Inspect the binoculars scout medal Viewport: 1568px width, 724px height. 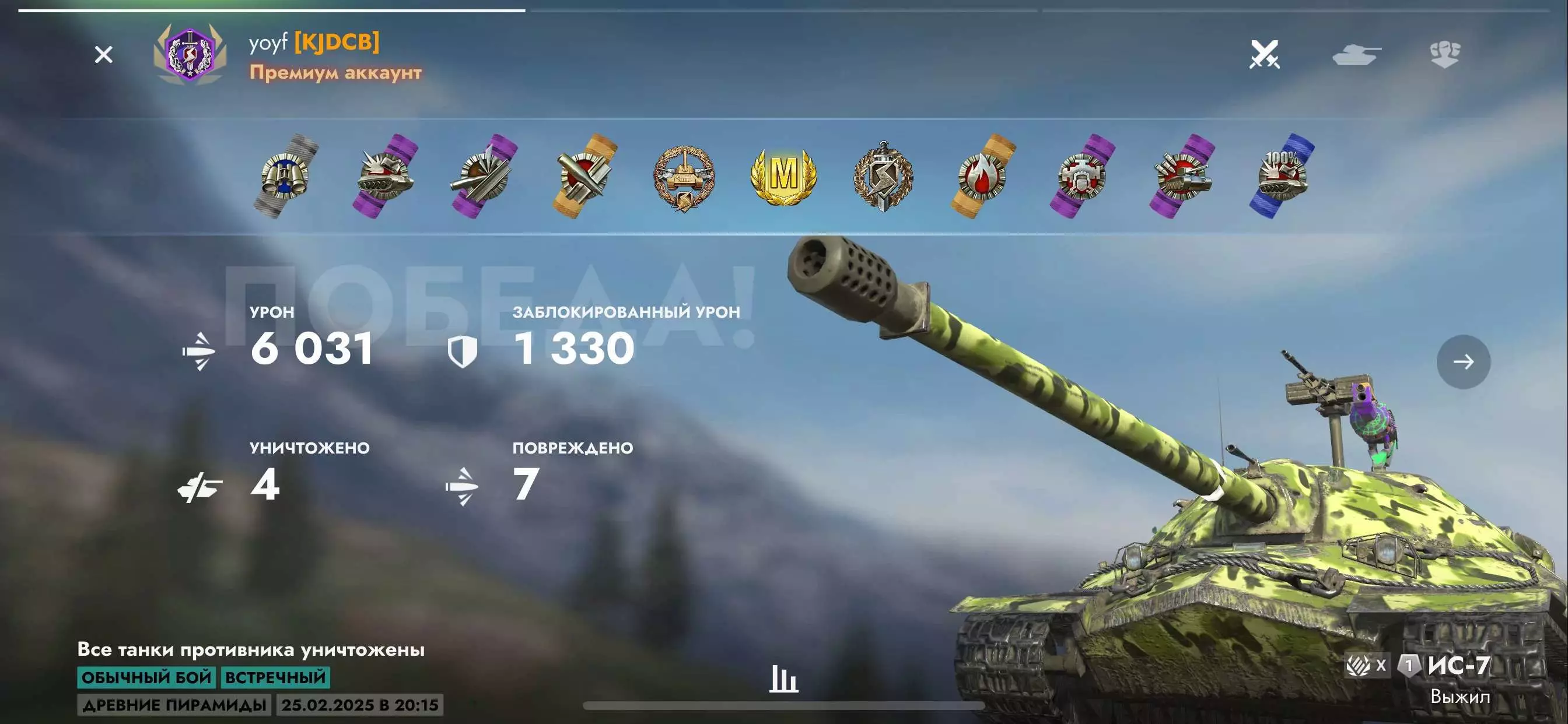pyautogui.click(x=285, y=177)
